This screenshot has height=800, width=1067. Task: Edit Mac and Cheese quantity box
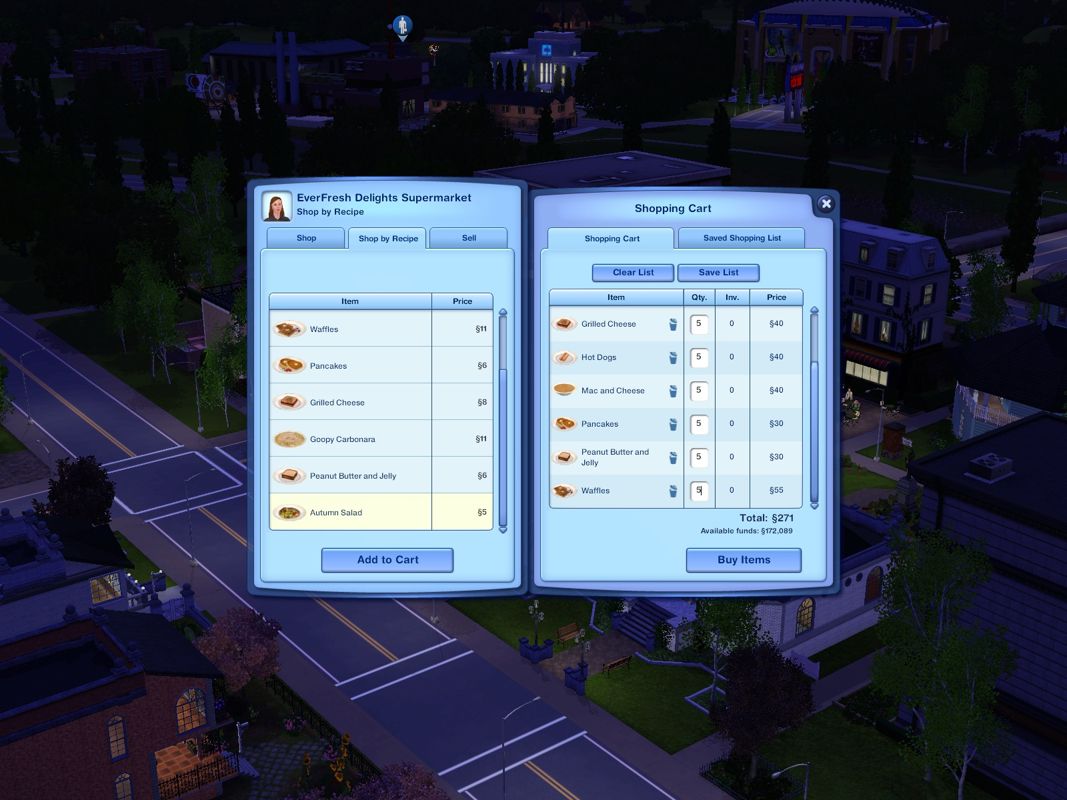(700, 391)
